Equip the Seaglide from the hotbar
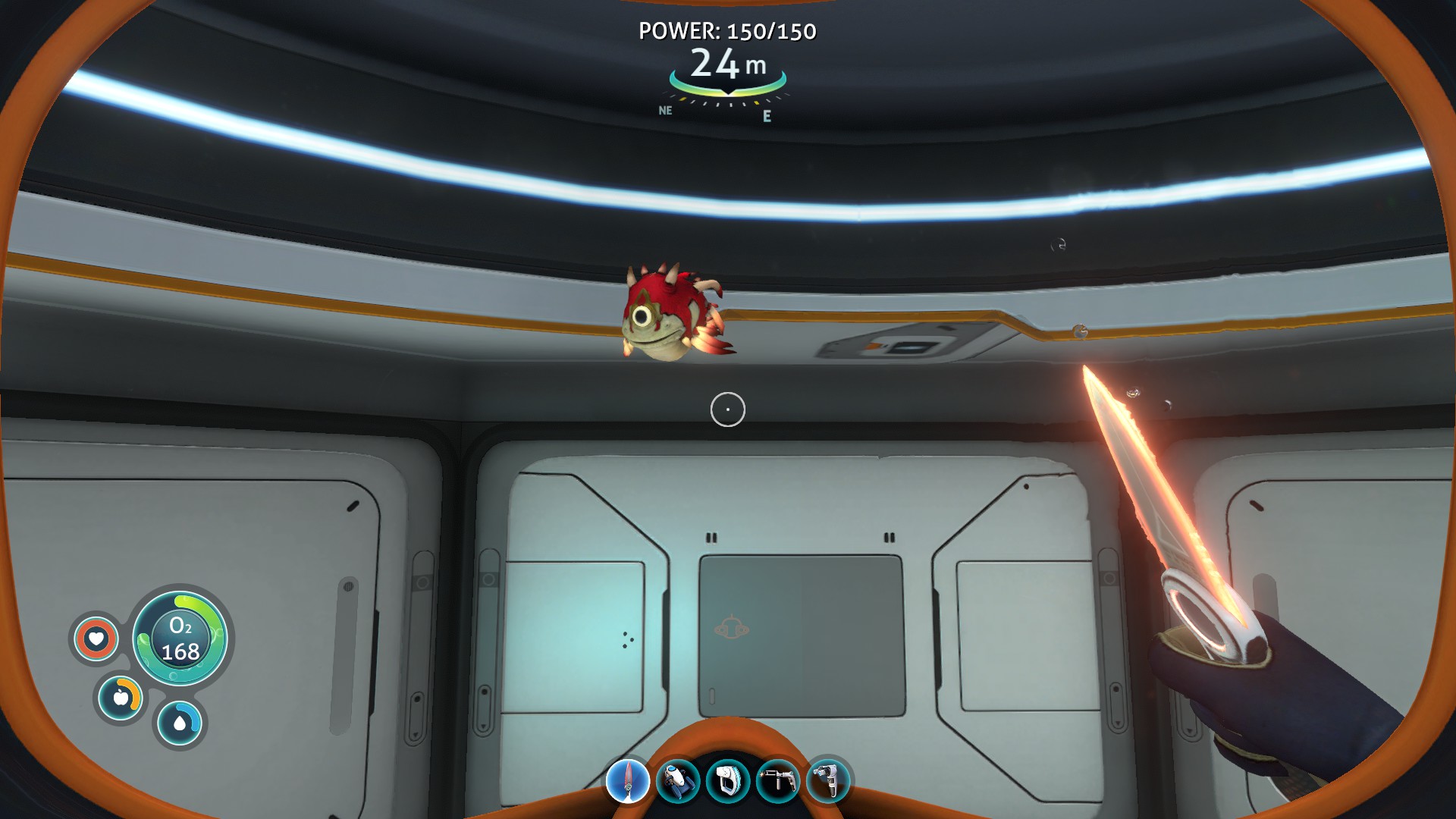 677,781
